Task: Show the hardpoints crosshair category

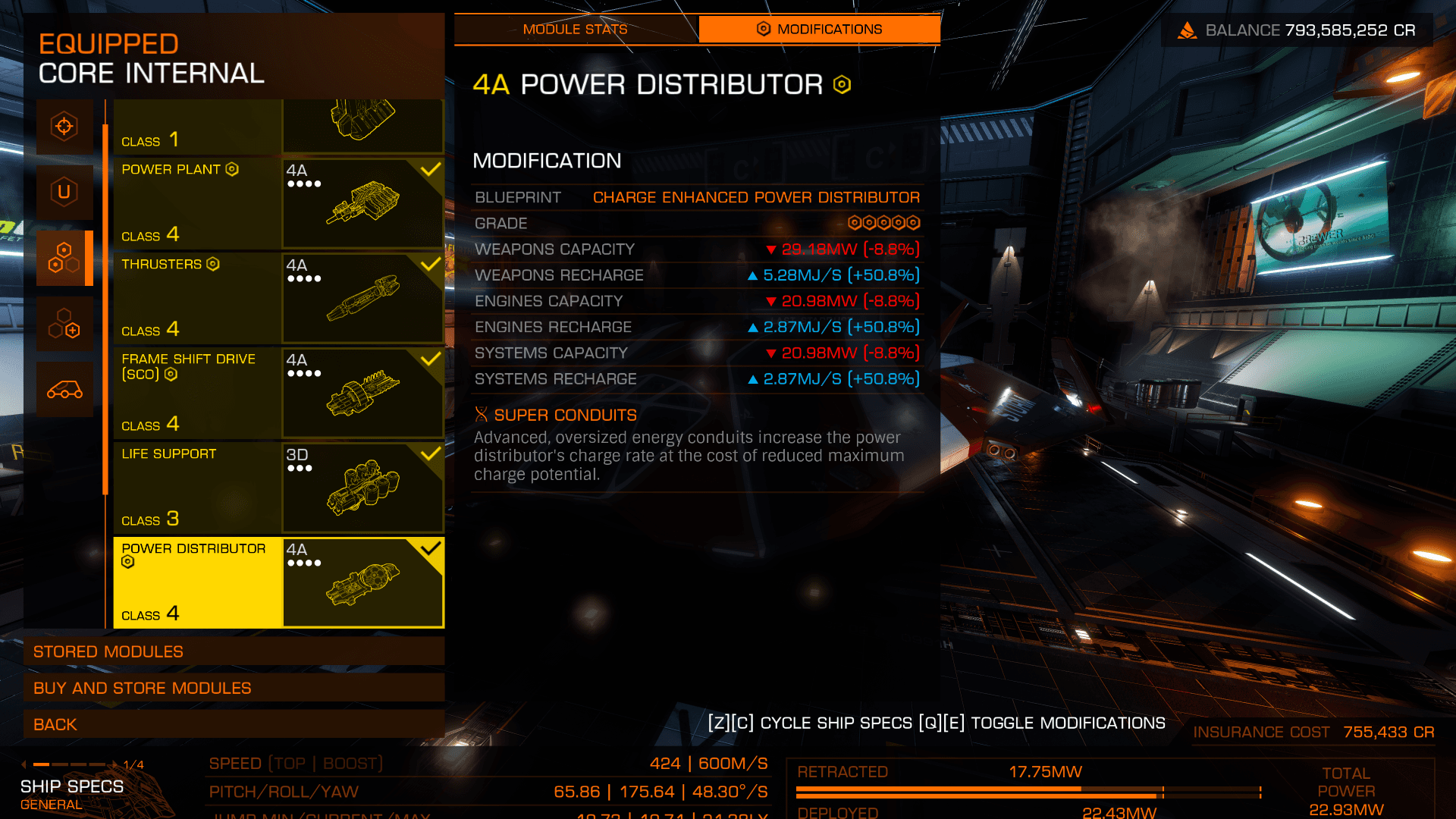Action: click(64, 126)
